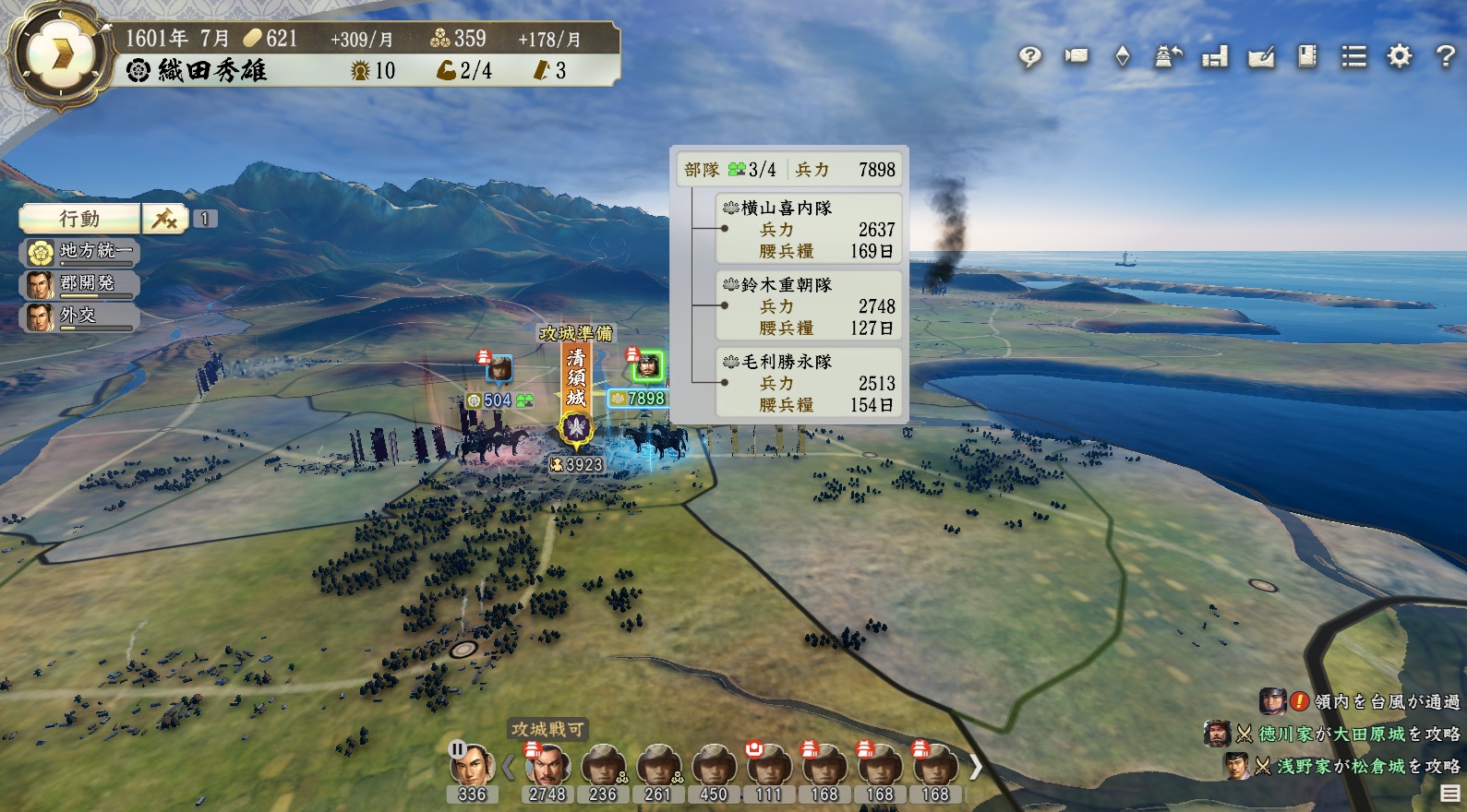Image resolution: width=1467 pixels, height=812 pixels.
Task: Click the camera view icon
Action: pos(1076,56)
